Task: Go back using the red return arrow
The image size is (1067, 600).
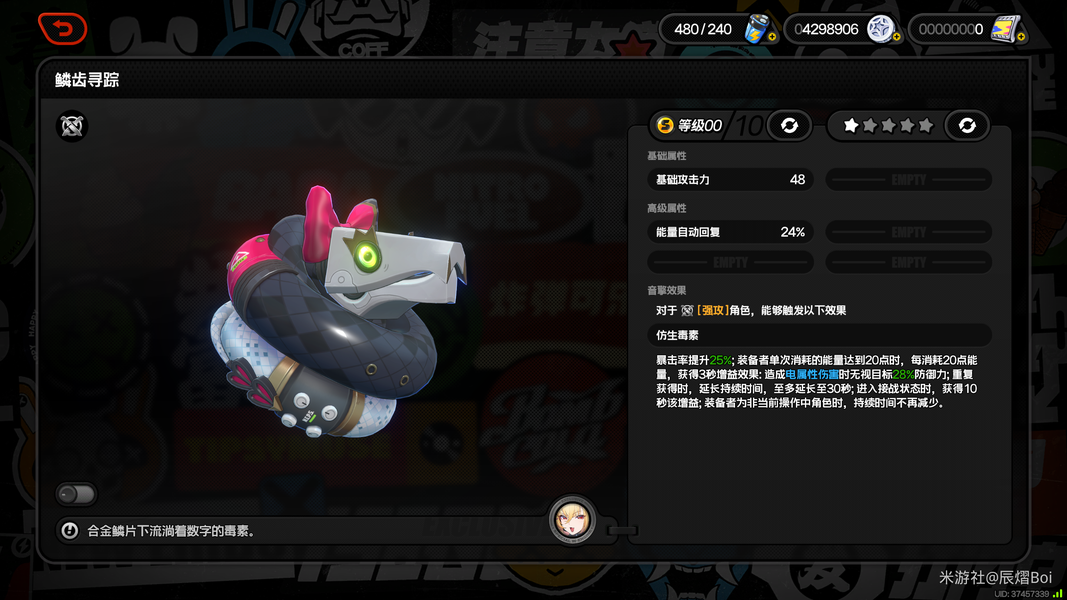Action: (62, 29)
